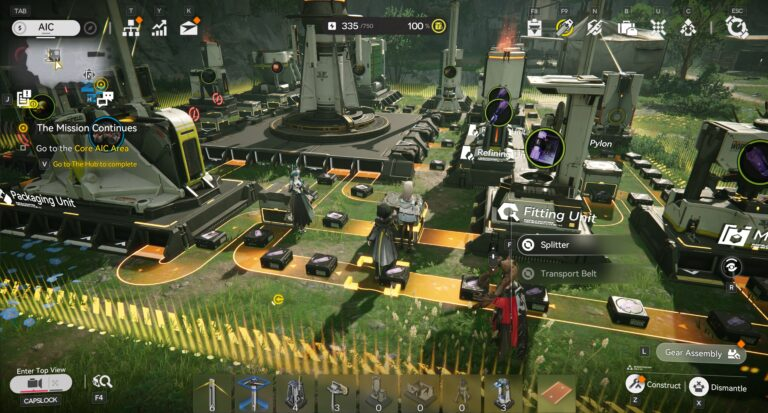This screenshot has width=768, height=413.
Task: Open the depot download icon
Action: (x=535, y=28)
